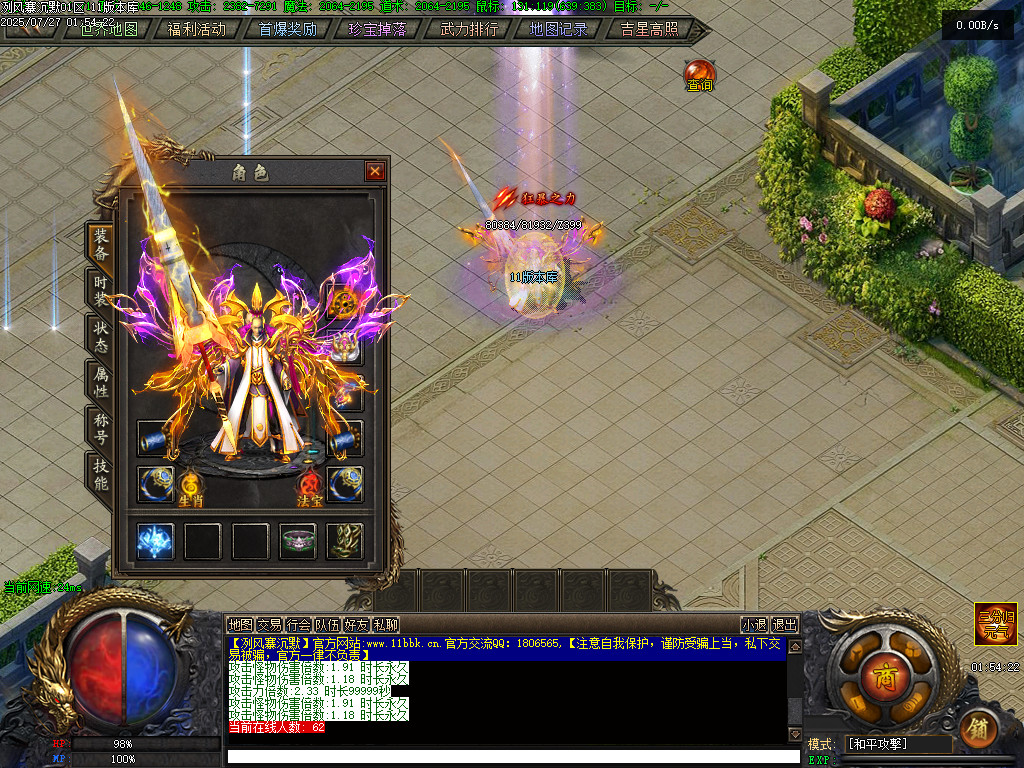Switch to the 时装 fashion tab
The height and width of the screenshot is (768, 1024).
[x=101, y=289]
